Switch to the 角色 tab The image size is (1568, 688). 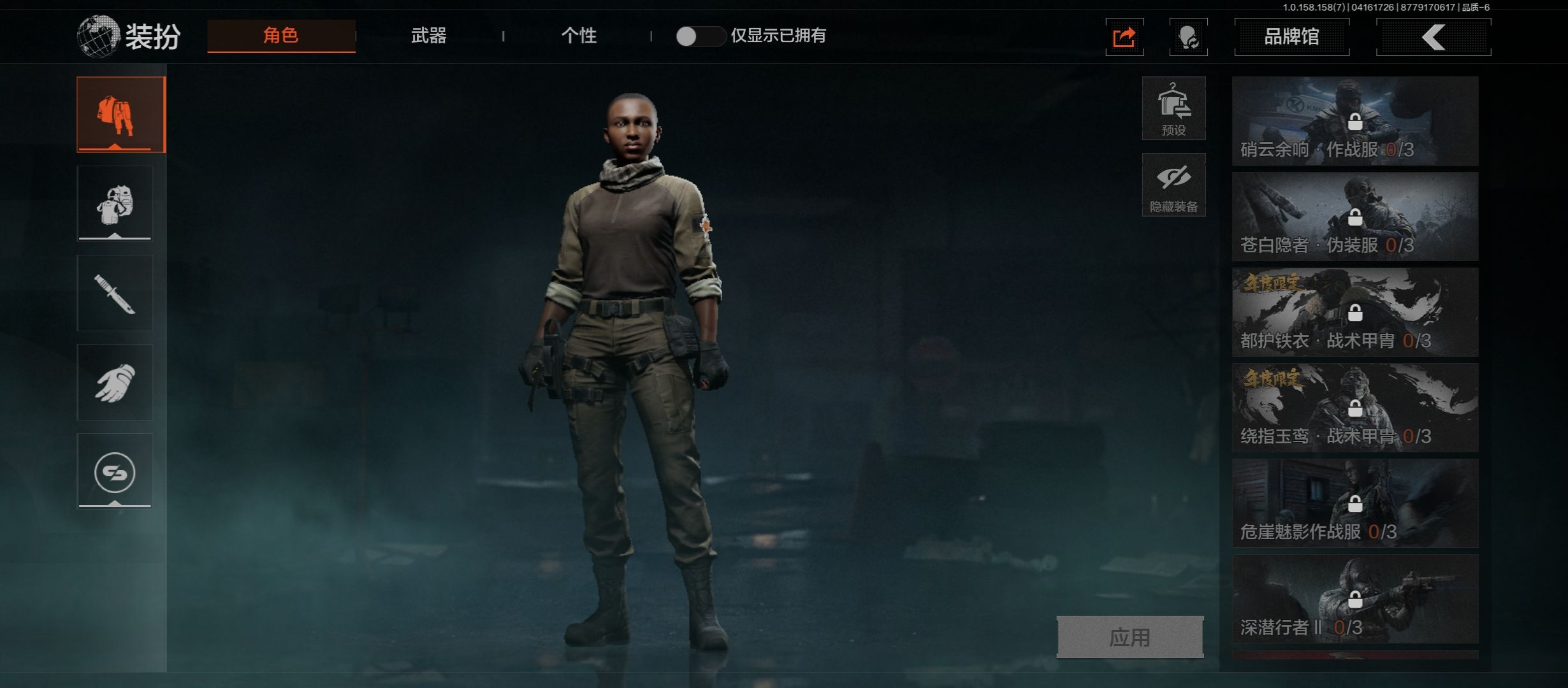(281, 36)
